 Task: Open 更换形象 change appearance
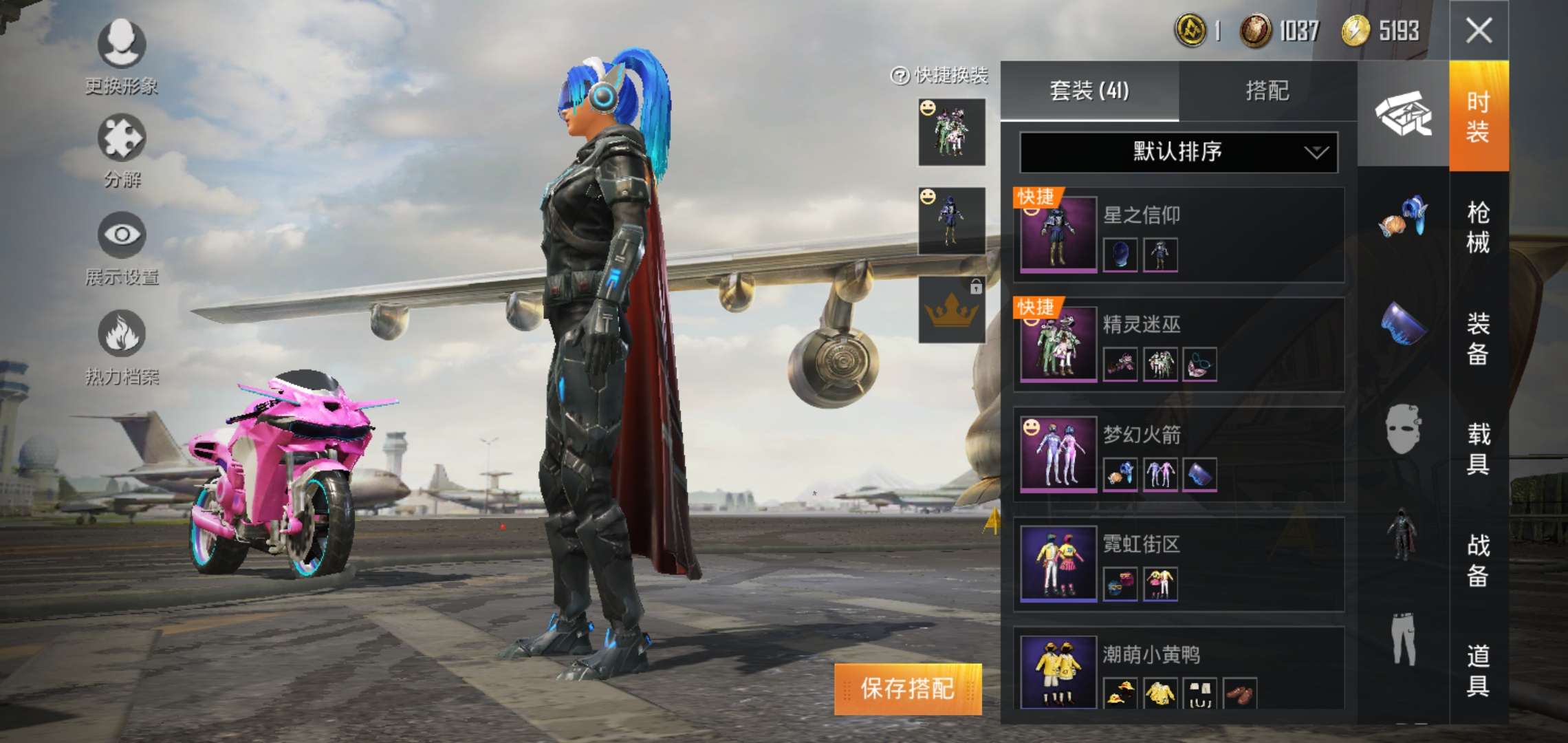click(x=122, y=56)
